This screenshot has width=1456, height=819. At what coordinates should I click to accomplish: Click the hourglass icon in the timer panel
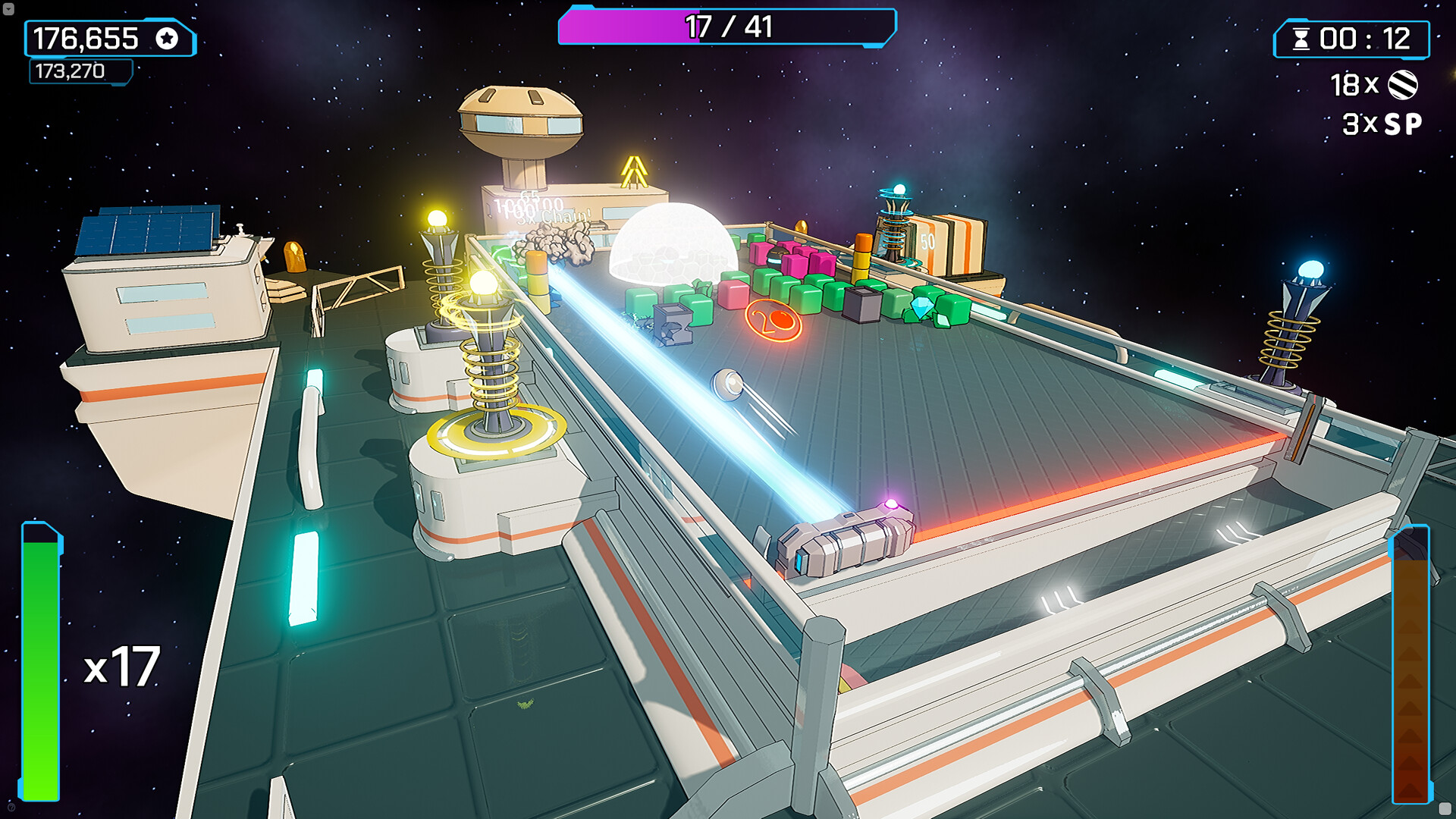coord(1301,39)
